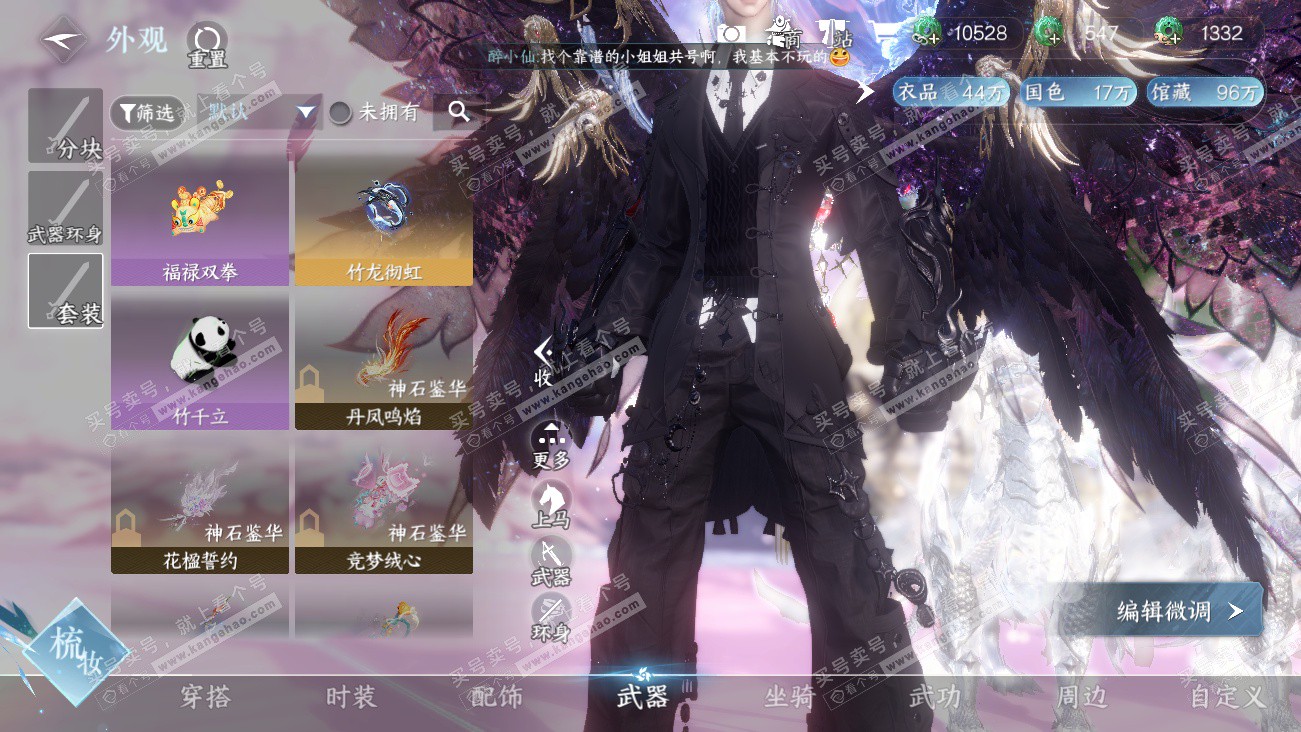Click the 花楹誓约 weapon skin

click(200, 506)
